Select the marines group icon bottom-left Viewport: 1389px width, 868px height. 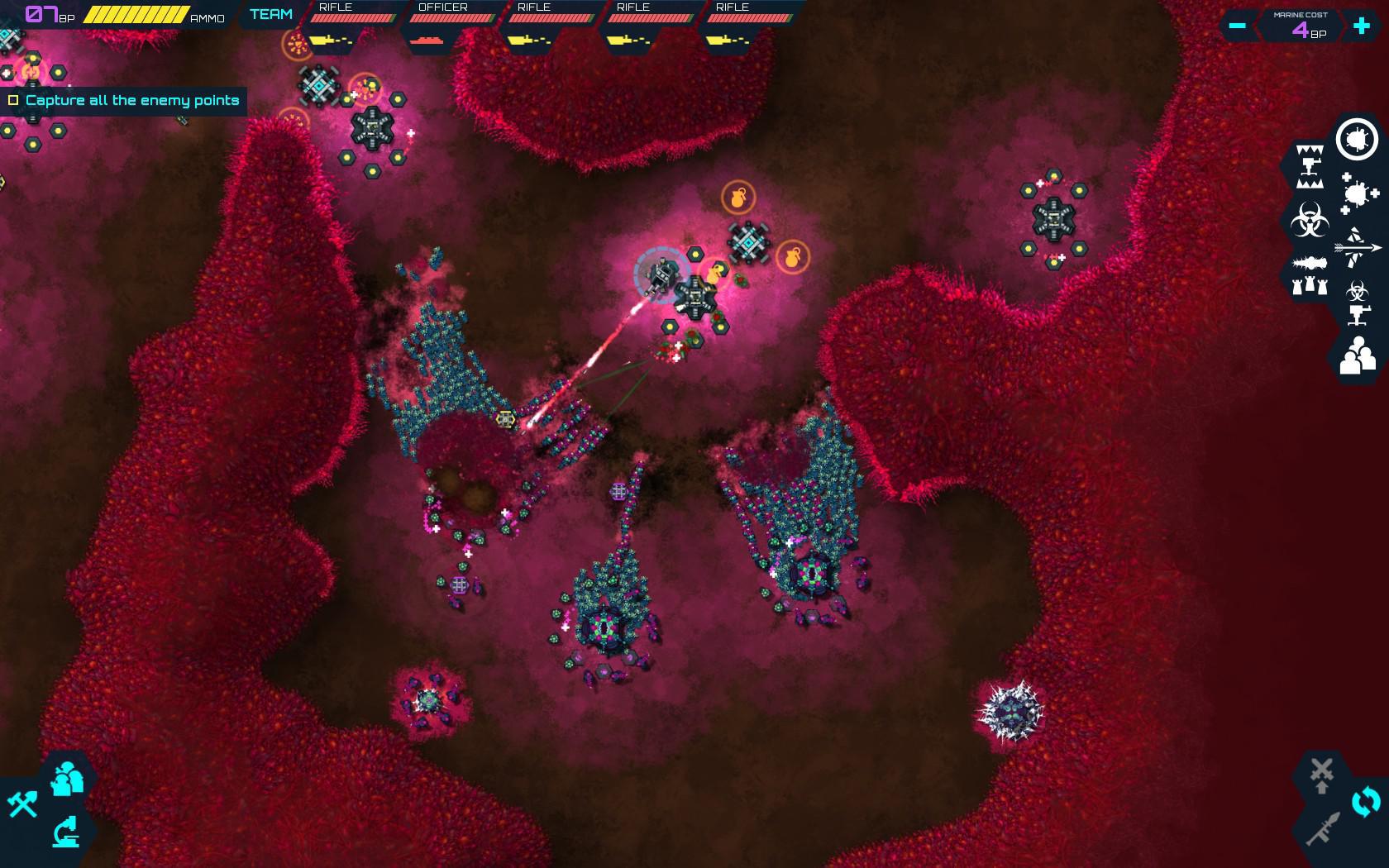pyautogui.click(x=67, y=780)
